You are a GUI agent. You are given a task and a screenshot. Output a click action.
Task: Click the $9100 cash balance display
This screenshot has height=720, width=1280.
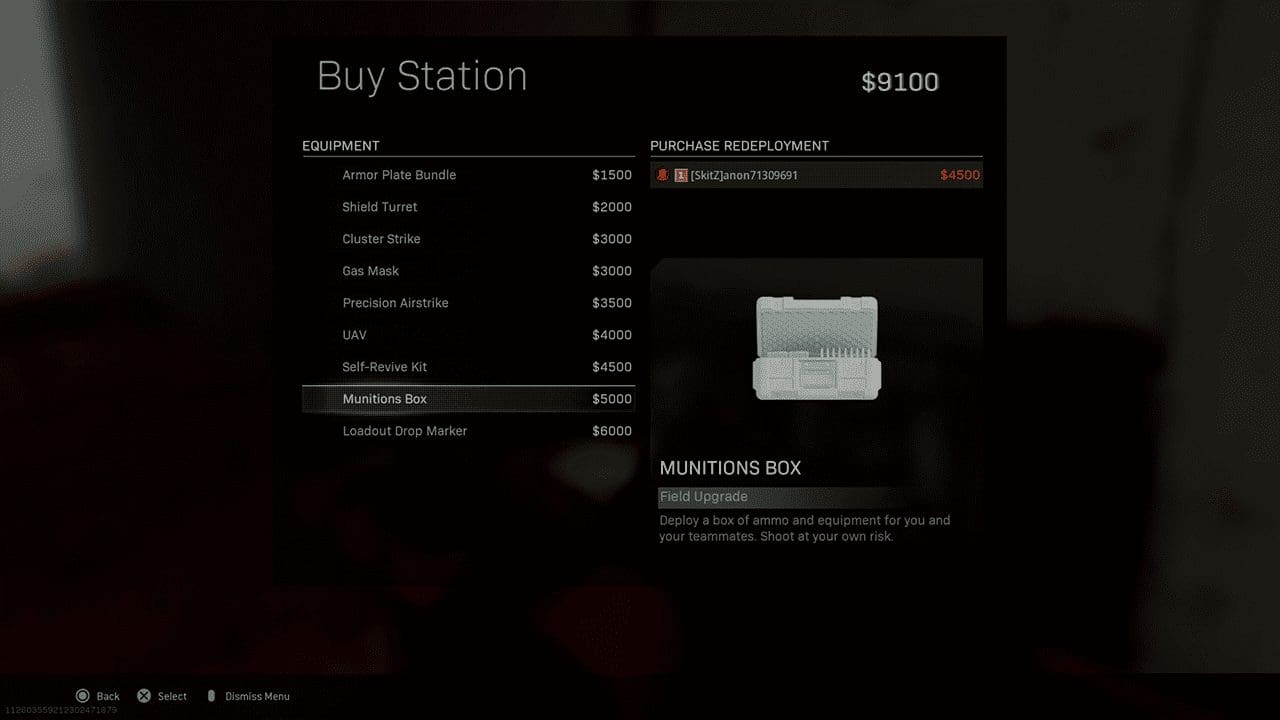(900, 82)
